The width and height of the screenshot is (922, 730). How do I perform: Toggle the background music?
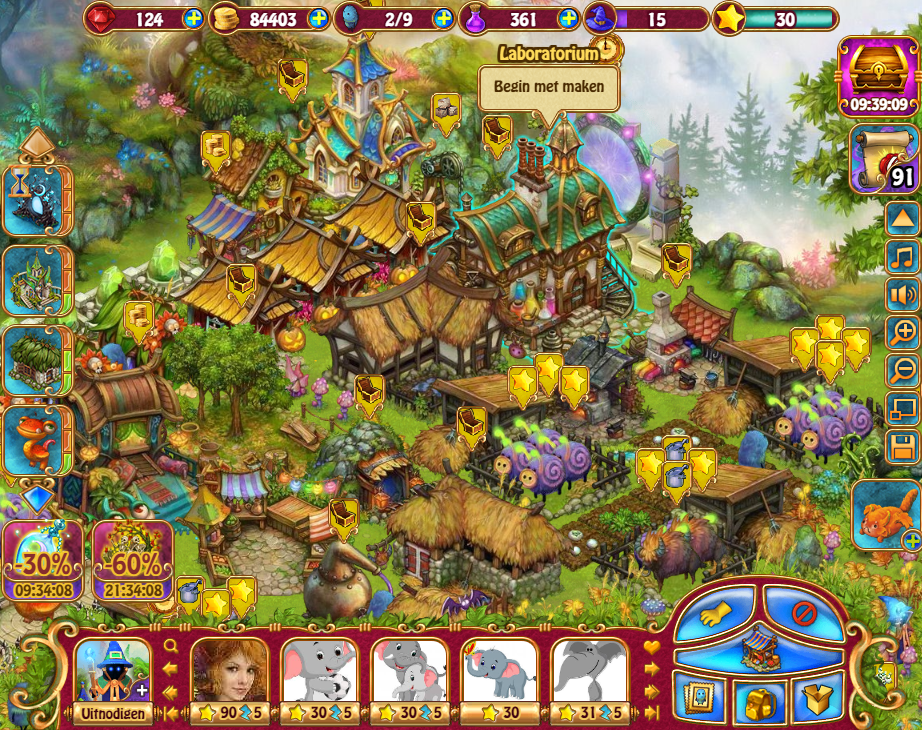[x=902, y=258]
